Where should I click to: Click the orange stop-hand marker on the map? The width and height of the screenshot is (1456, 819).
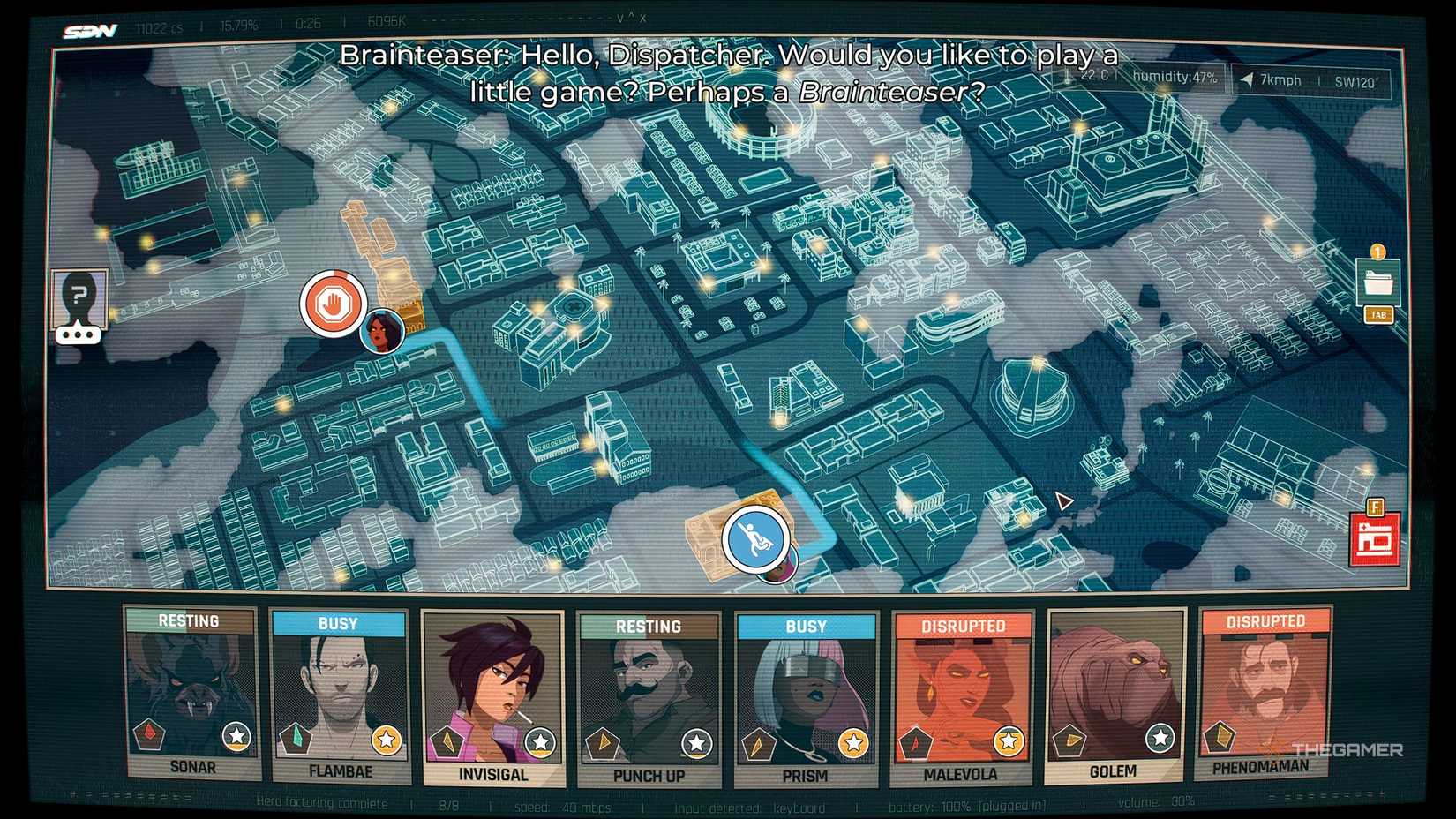(x=334, y=304)
